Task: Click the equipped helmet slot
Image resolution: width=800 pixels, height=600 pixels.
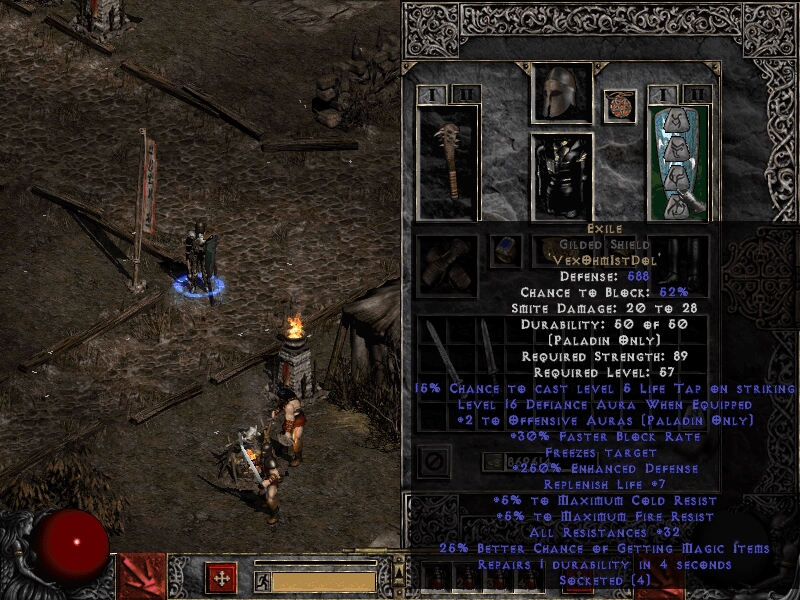Action: (x=561, y=94)
